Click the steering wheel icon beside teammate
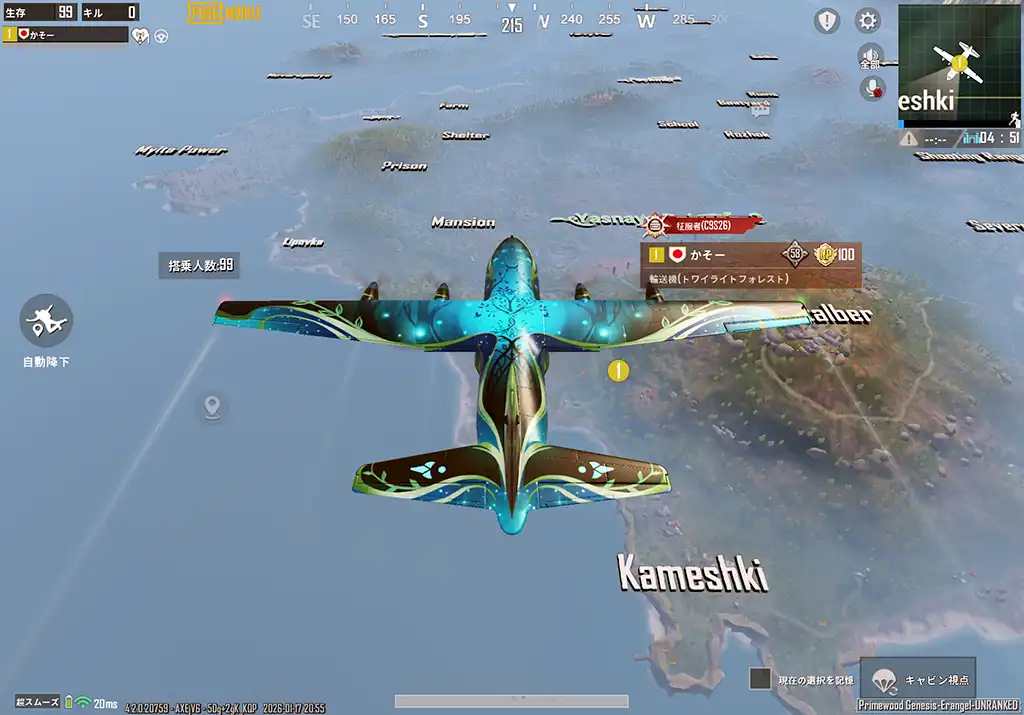The image size is (1024, 715). 161,35
